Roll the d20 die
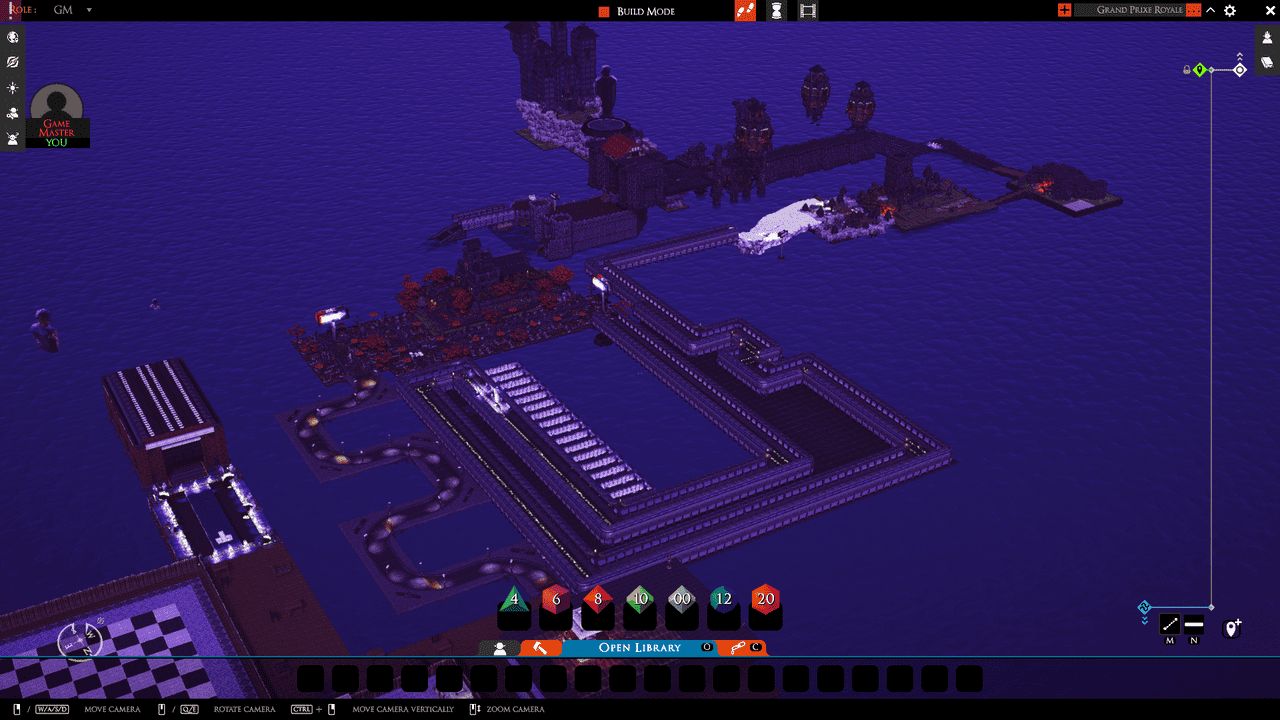1280x720 pixels. (x=765, y=600)
